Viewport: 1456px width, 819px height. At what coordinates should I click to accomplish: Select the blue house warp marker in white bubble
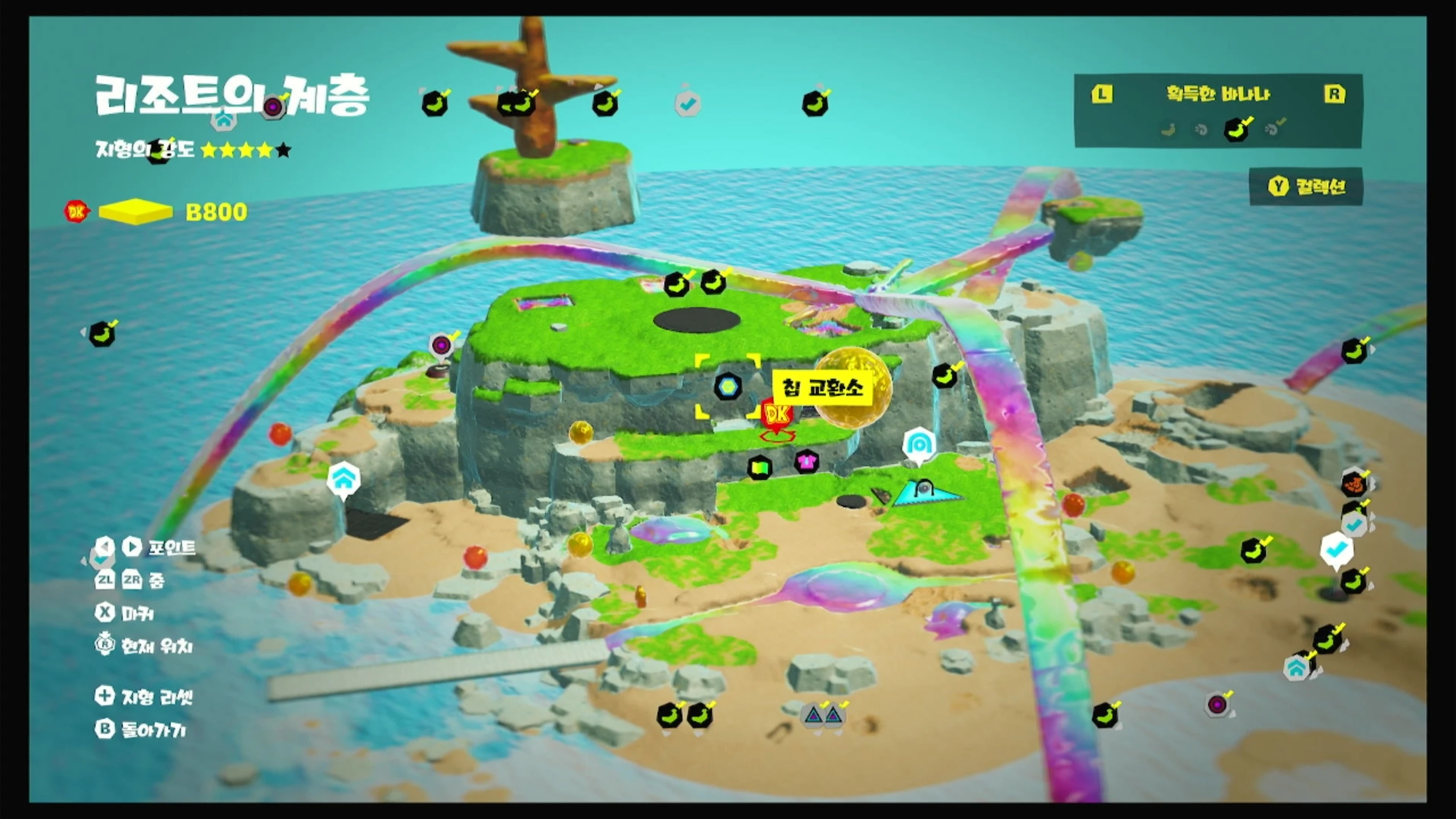[344, 479]
